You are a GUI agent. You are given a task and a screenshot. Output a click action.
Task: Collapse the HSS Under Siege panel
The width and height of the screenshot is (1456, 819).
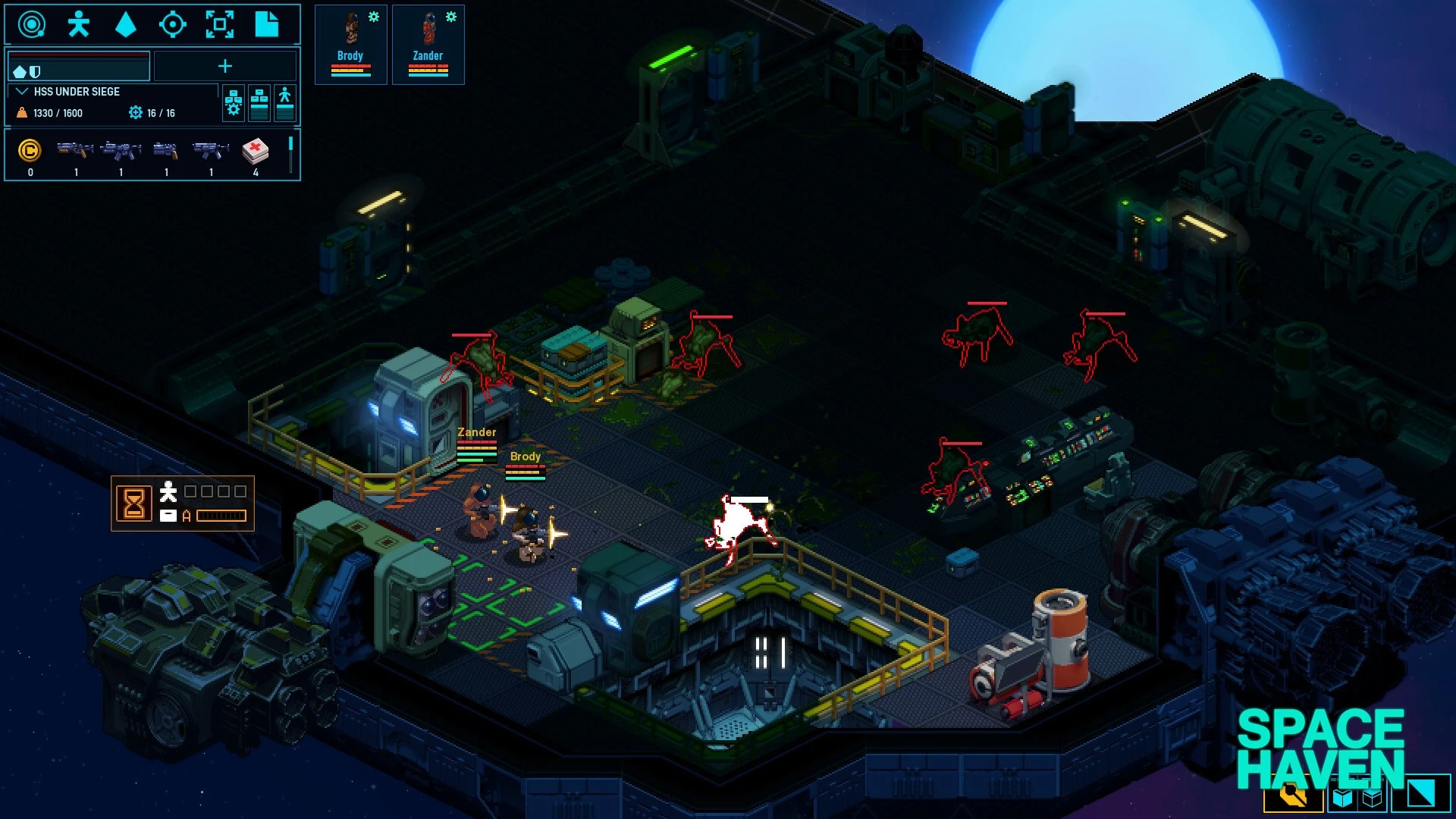coord(22,92)
